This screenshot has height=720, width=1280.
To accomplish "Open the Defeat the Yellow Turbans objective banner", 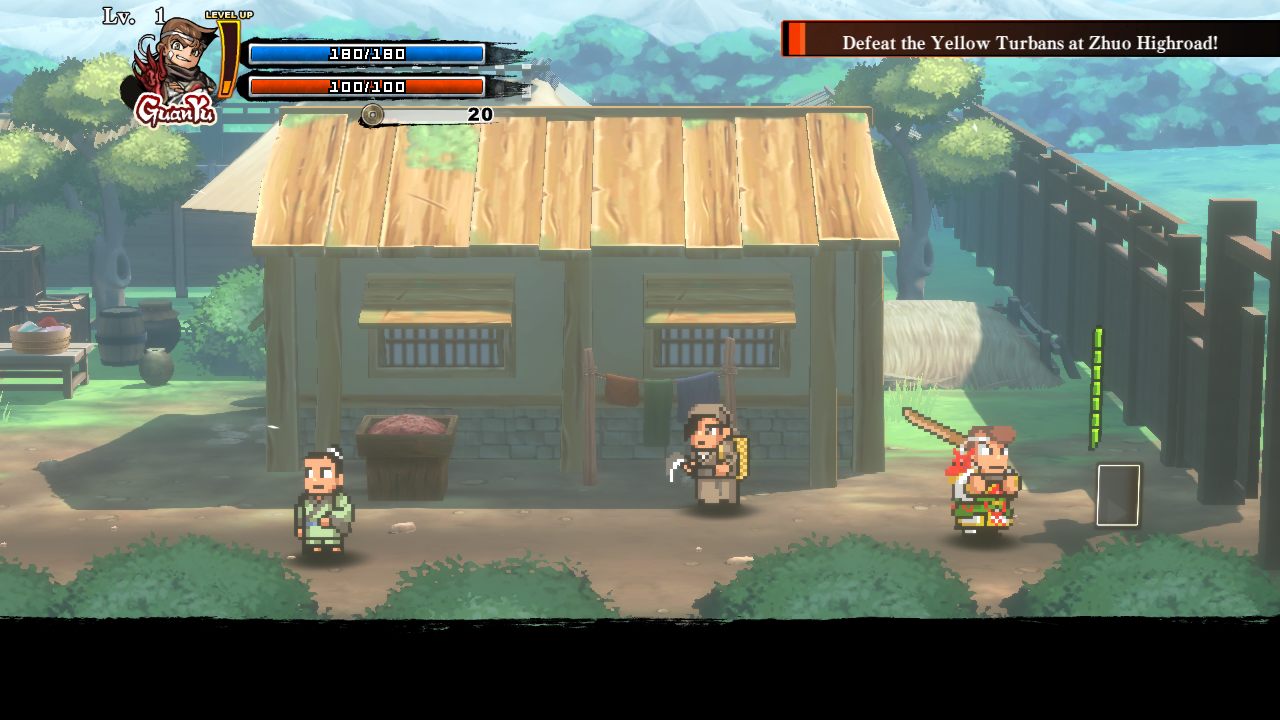I will (x=1028, y=42).
